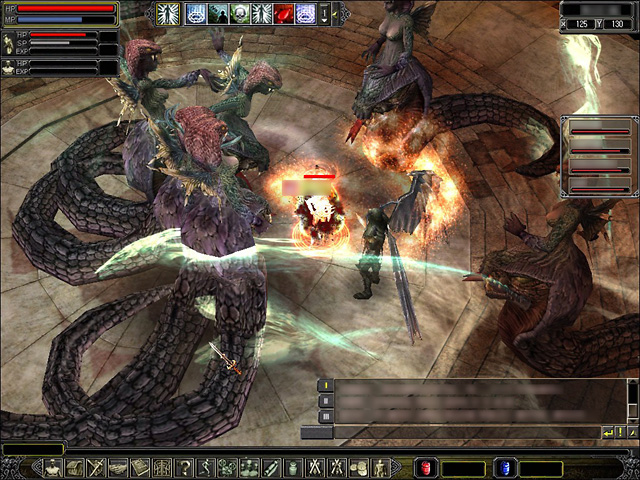Send chat with the enter arrow button

[x=607, y=432]
